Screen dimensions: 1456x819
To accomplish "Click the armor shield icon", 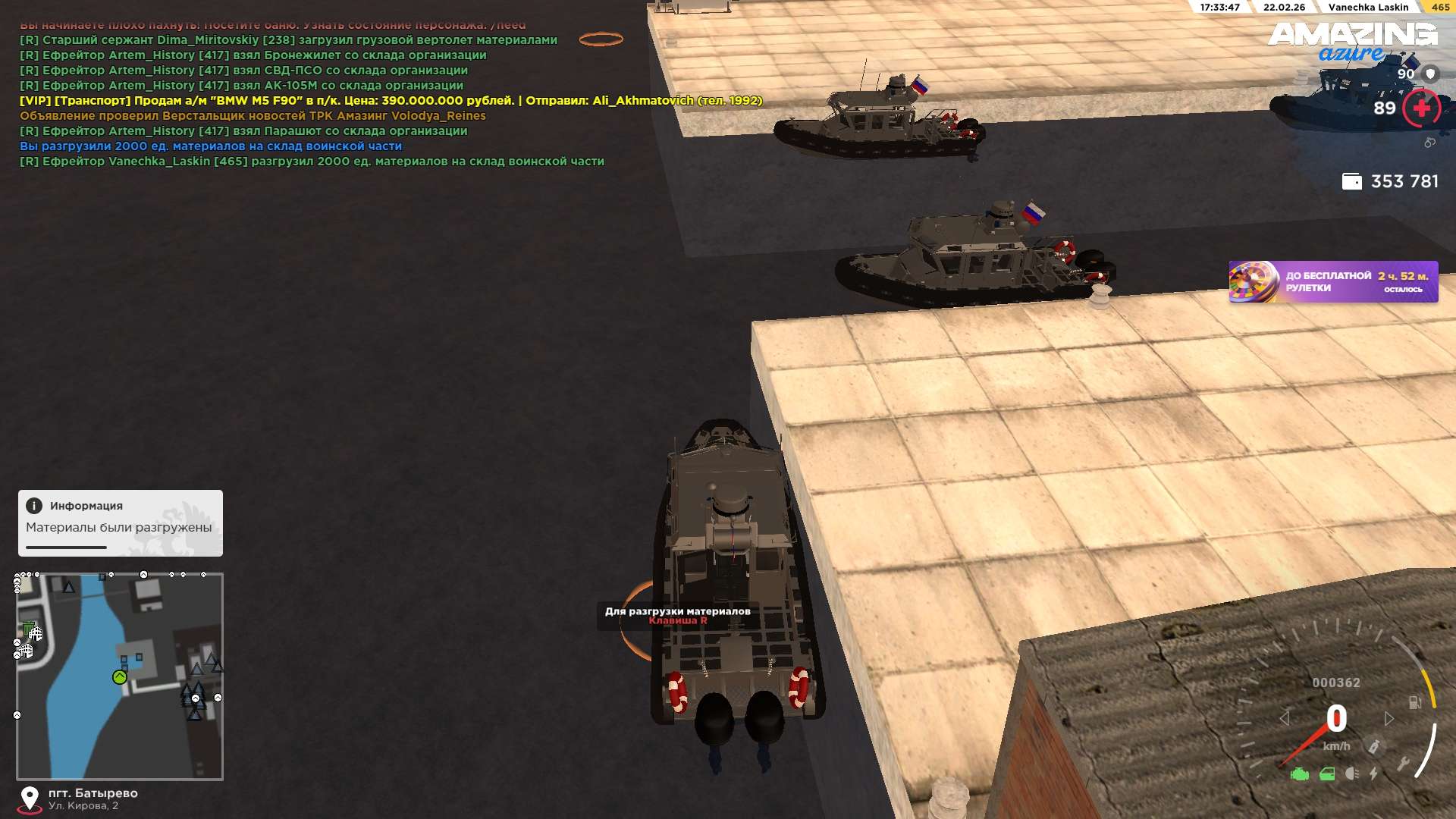I will (x=1430, y=74).
